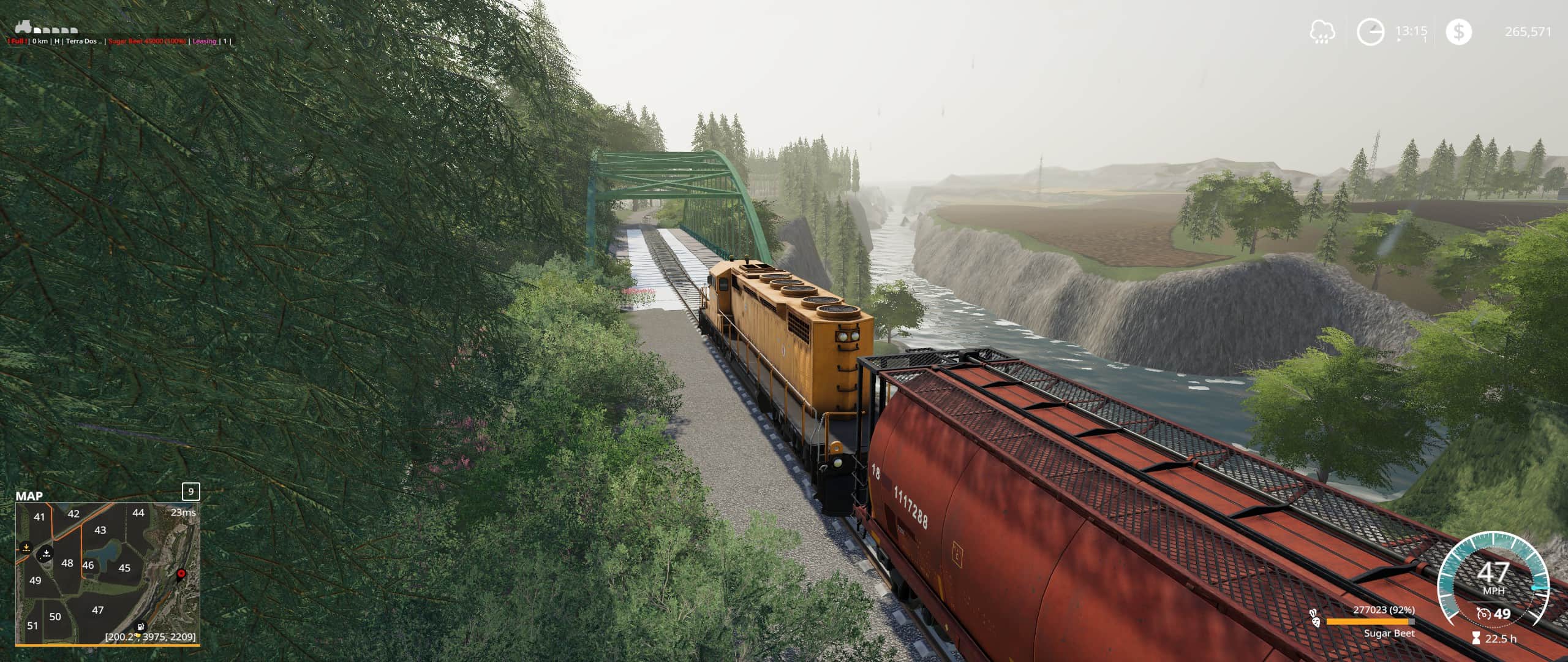This screenshot has height=662, width=1568.
Task: Toggle the cruise control icon under the speedometer
Action: (x=1483, y=613)
